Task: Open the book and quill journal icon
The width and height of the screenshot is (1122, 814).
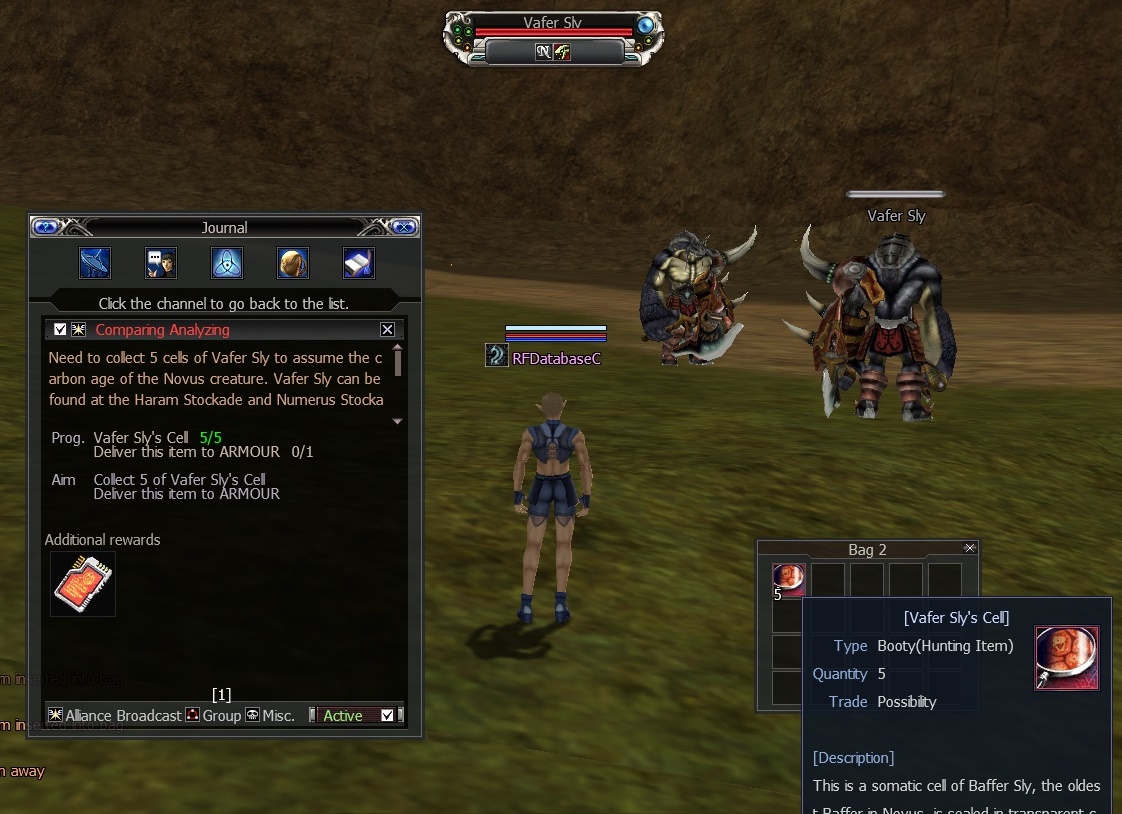Action: coord(359,263)
